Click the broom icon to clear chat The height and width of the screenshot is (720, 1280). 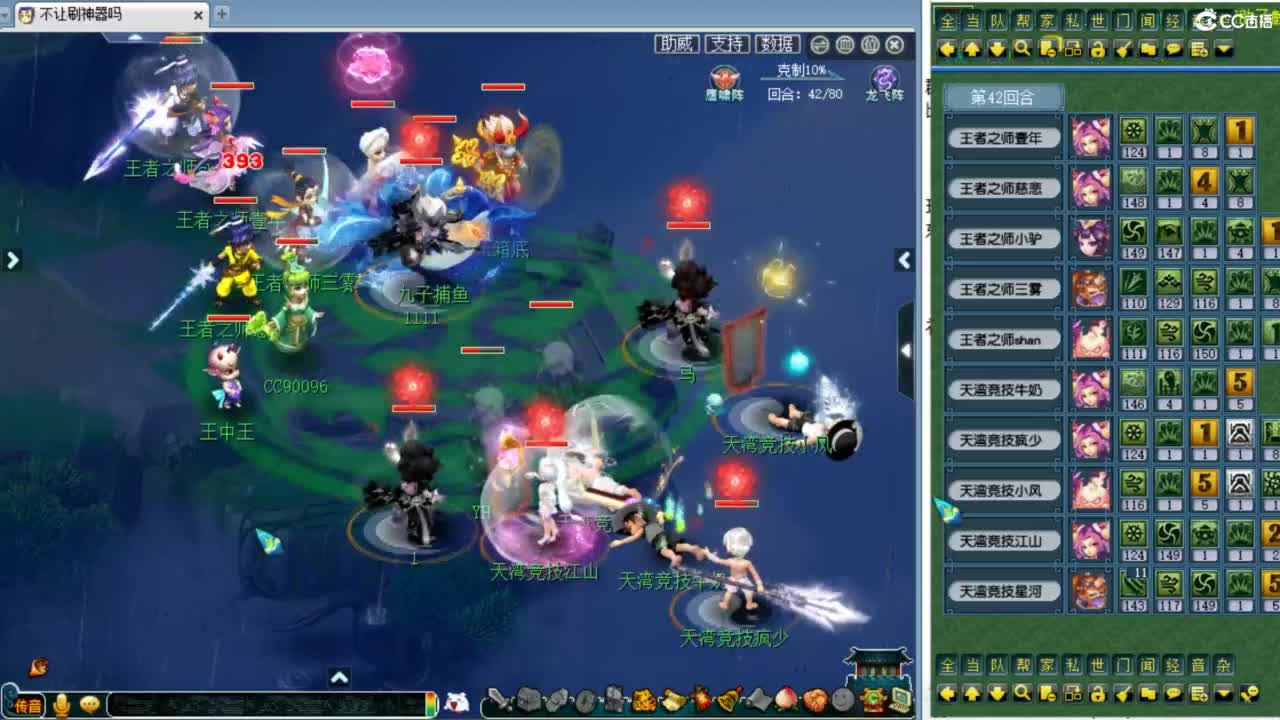pos(1121,48)
